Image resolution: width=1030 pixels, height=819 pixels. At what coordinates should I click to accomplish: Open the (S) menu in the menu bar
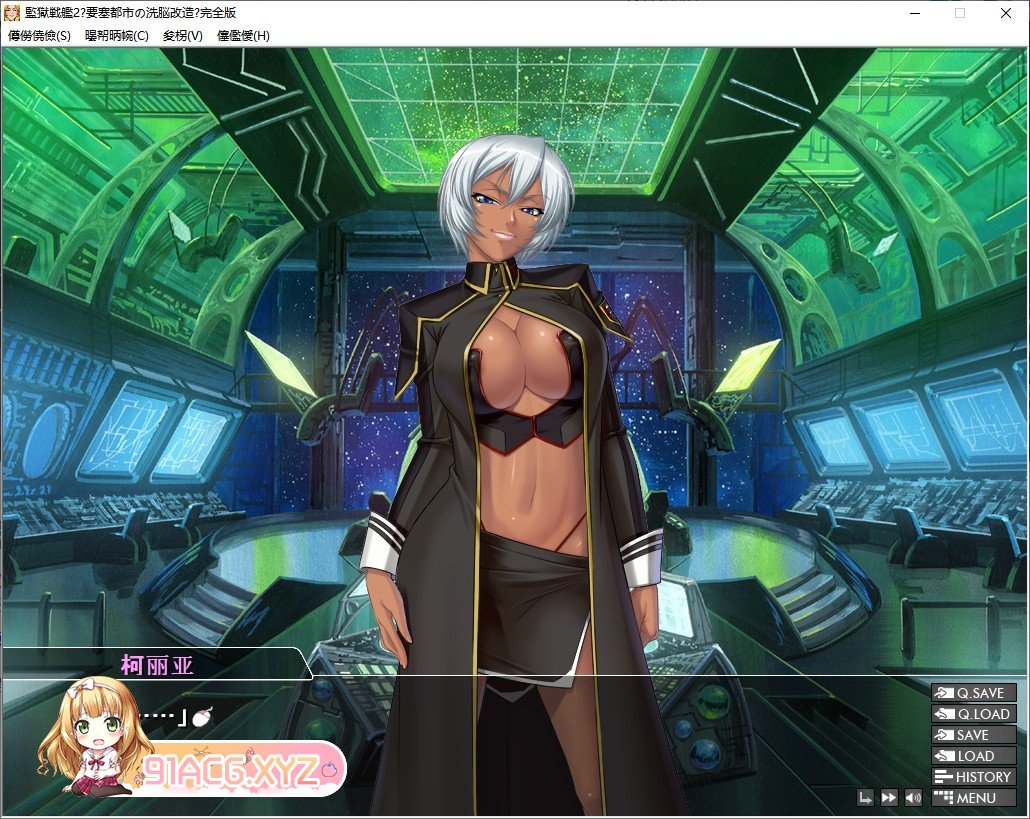[x=39, y=35]
